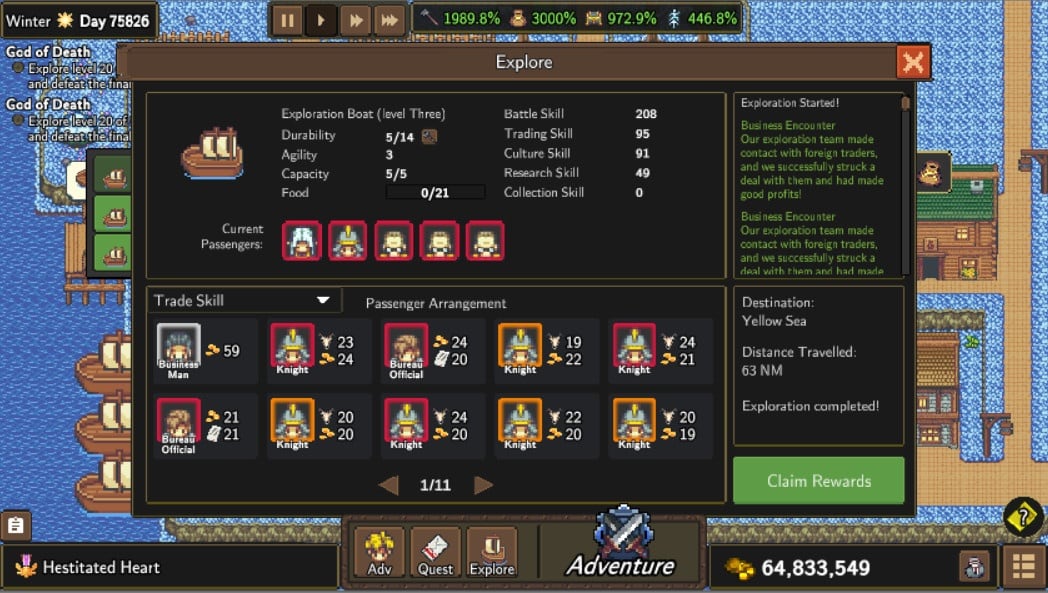Select the Business Man passenger

pos(179,350)
